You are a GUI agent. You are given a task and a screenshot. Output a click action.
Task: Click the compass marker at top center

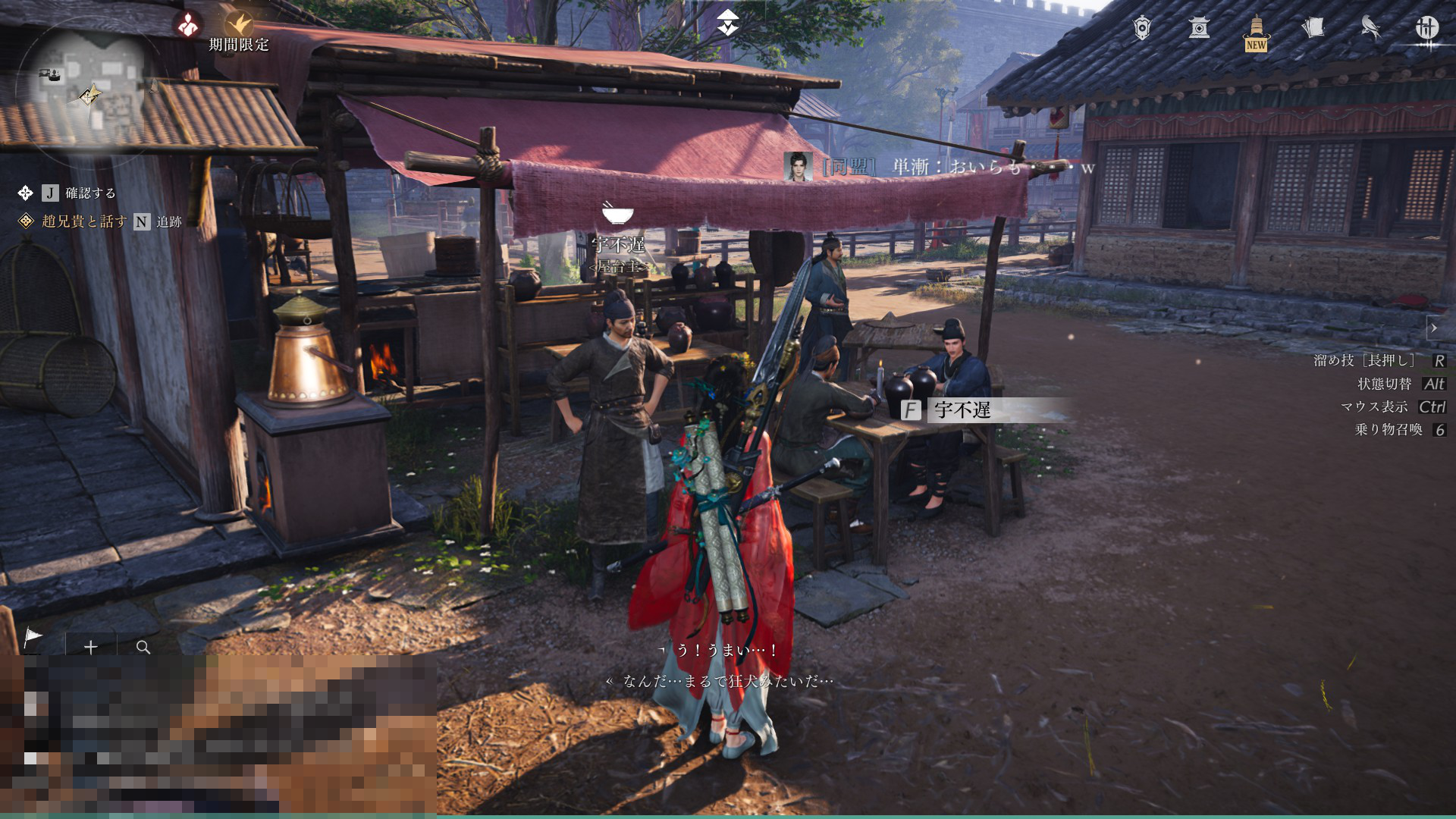click(x=727, y=22)
